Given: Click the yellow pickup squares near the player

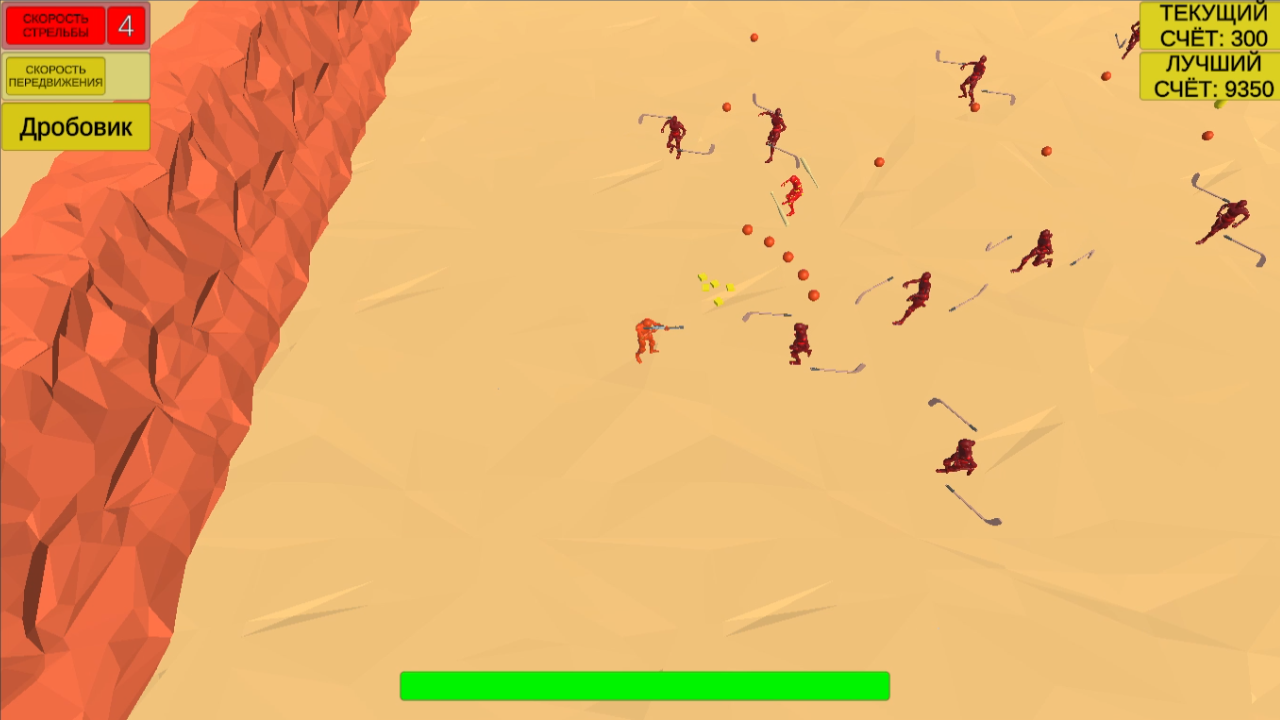Looking at the screenshot, I should 712,287.
